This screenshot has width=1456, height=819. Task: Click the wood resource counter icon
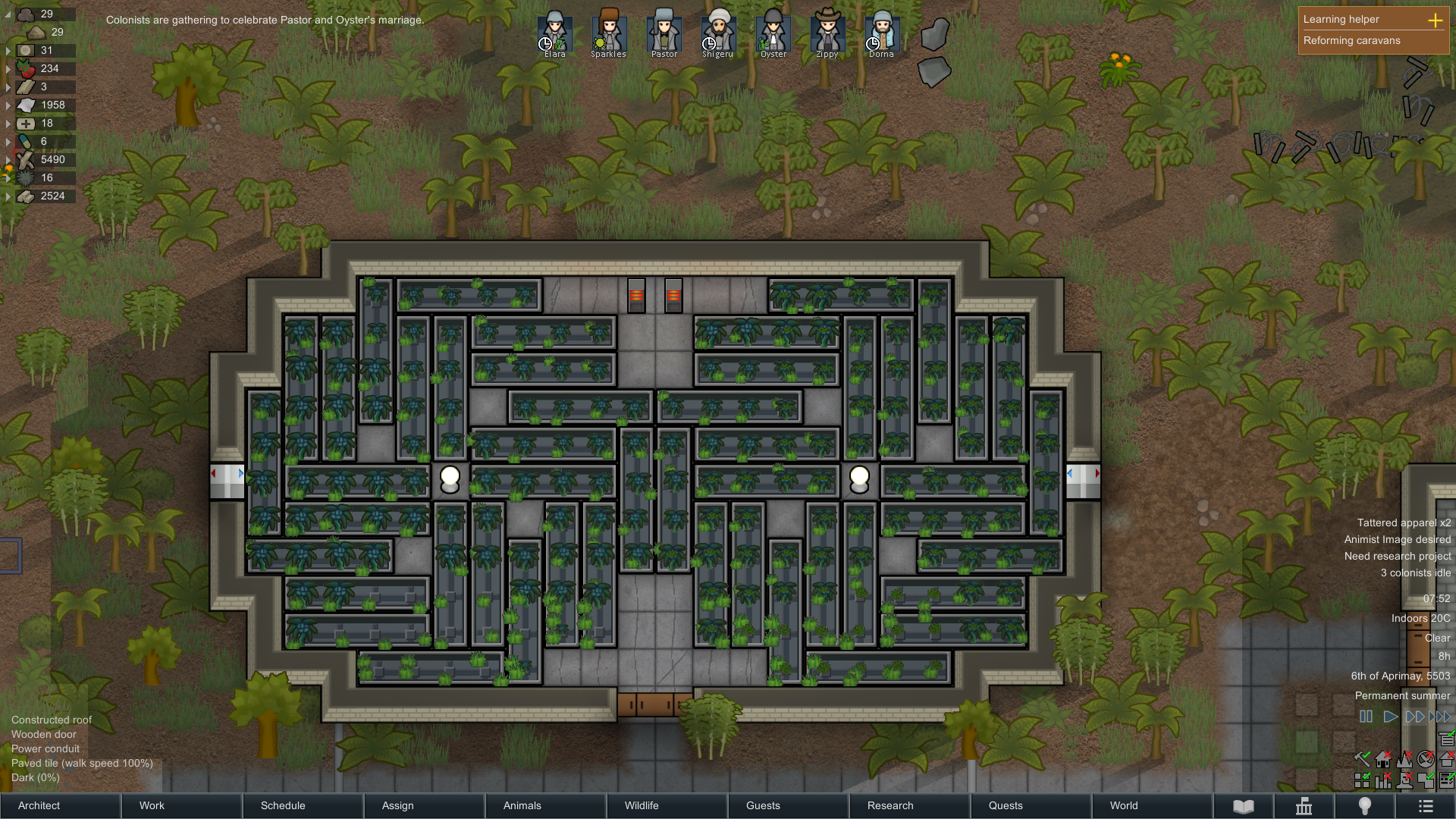25,159
